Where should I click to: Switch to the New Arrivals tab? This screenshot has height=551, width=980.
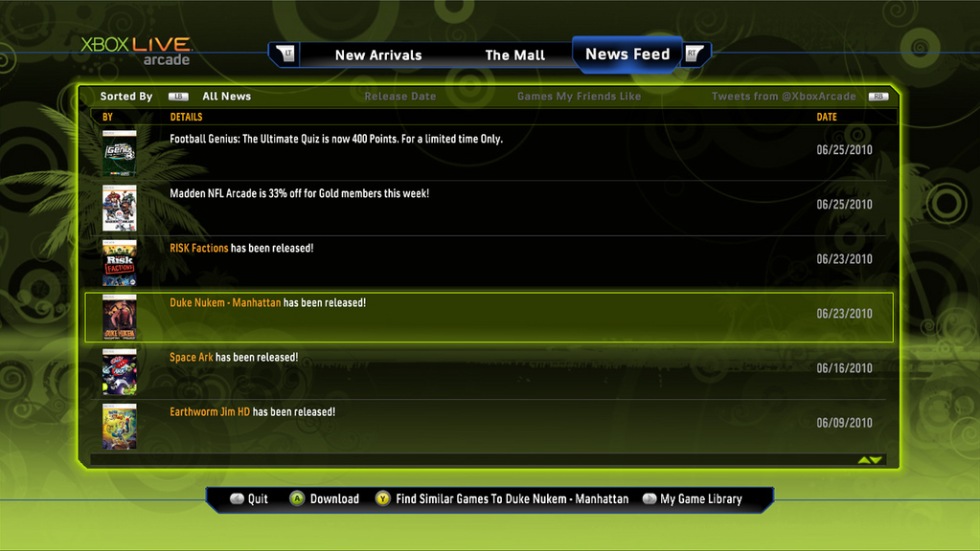click(378, 55)
